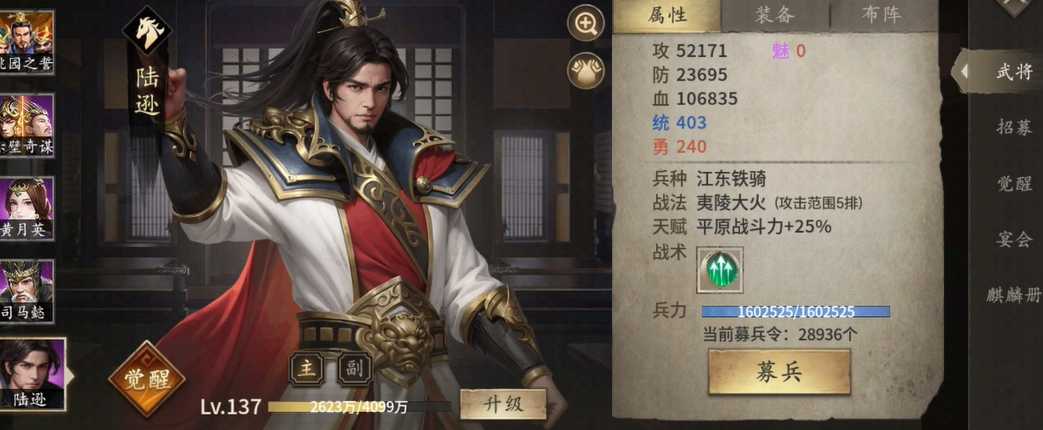Switch to the 装备 equipment tab
The image size is (1043, 430).
773,16
